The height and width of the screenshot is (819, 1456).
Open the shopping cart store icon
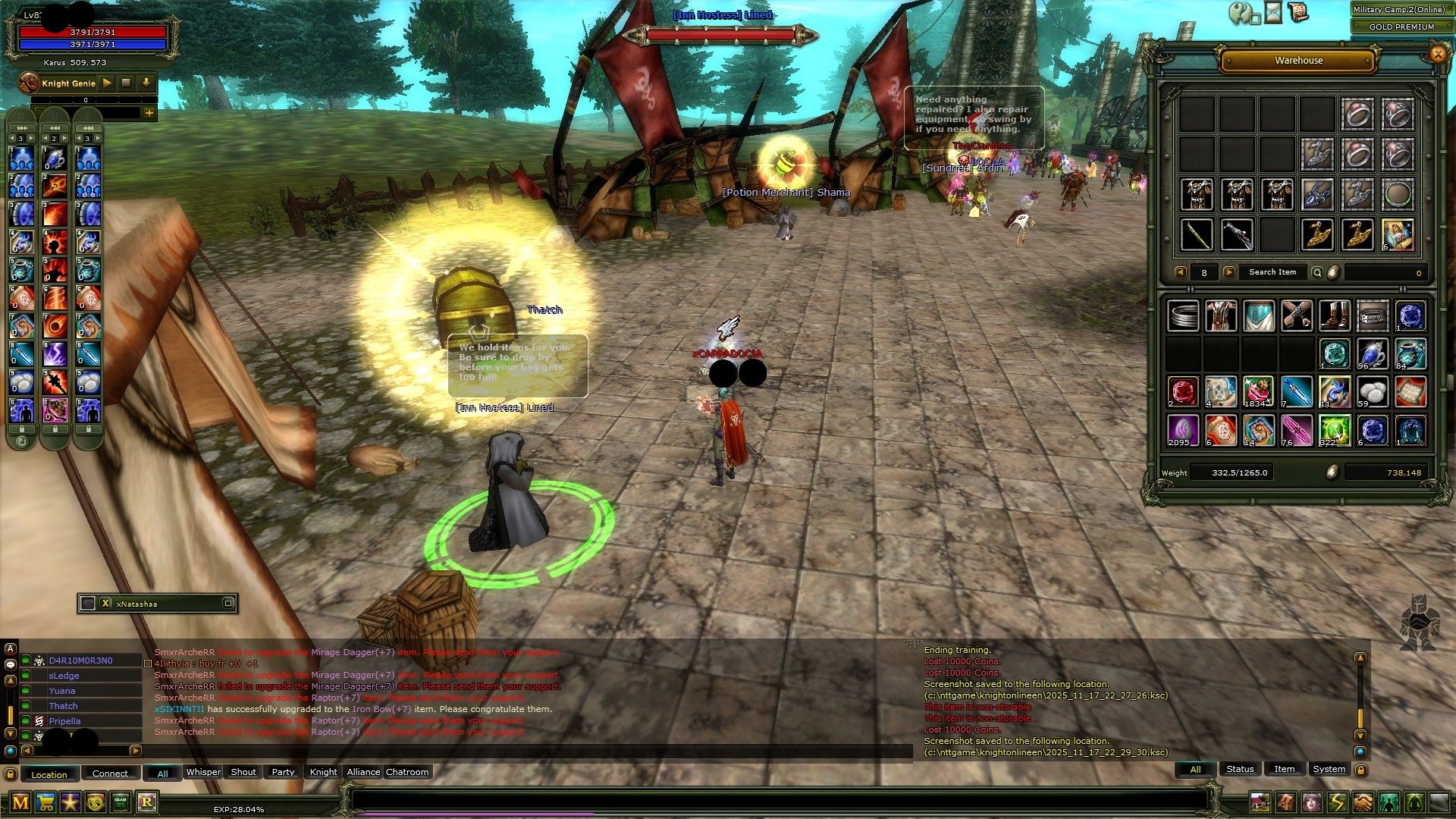pyautogui.click(x=45, y=802)
